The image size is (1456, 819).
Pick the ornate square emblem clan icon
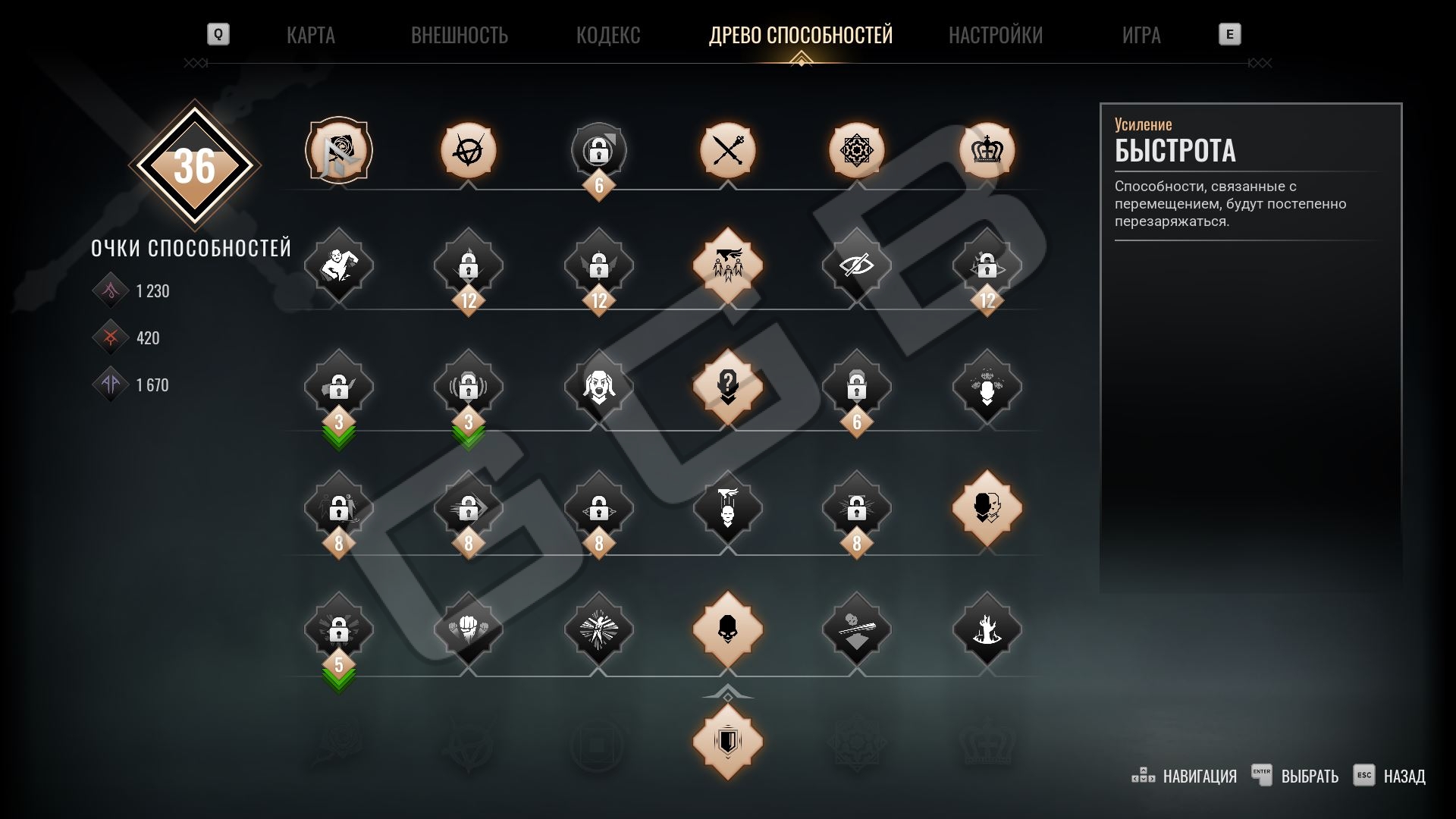856,150
